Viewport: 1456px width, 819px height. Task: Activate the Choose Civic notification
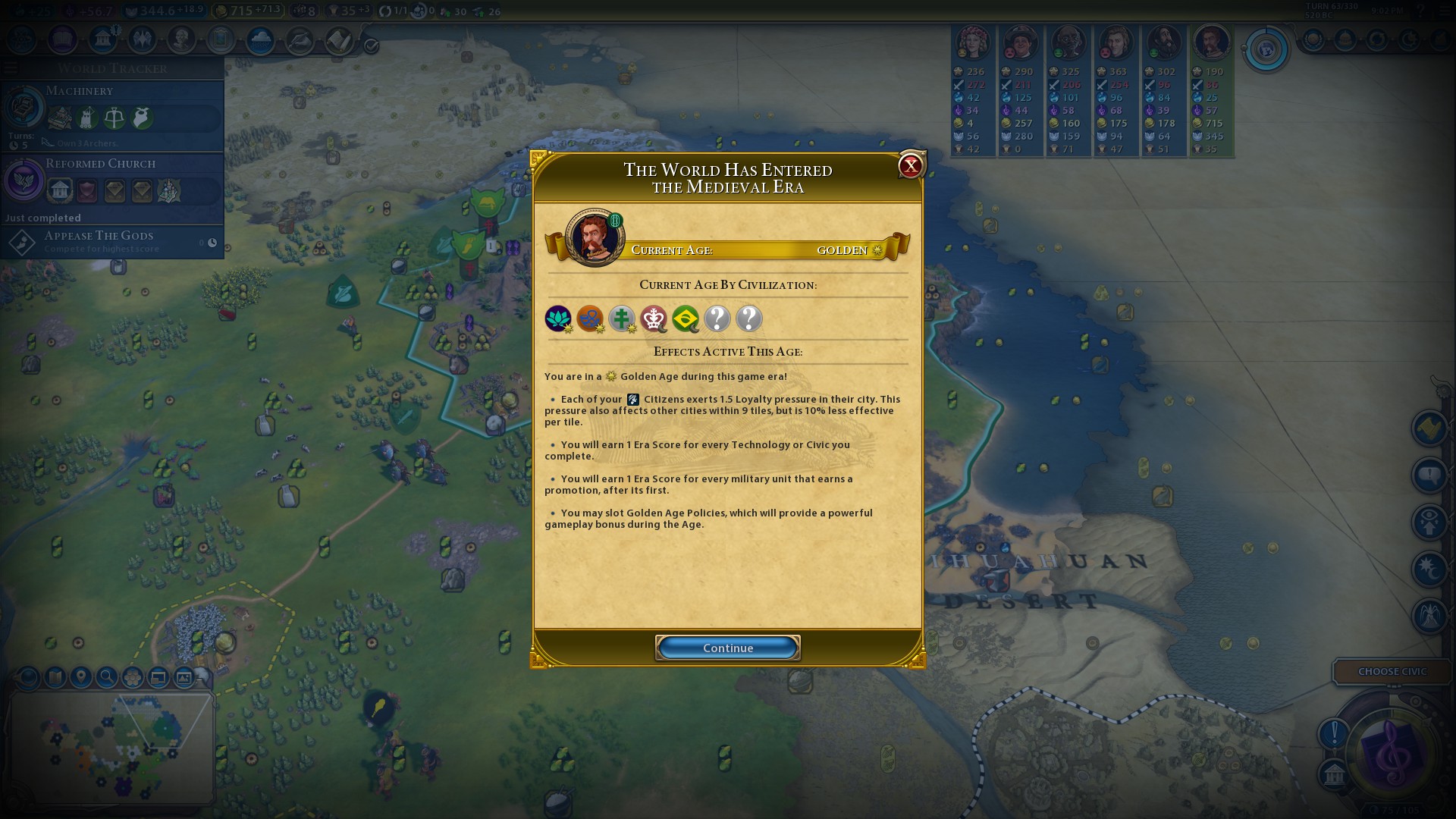(x=1392, y=671)
